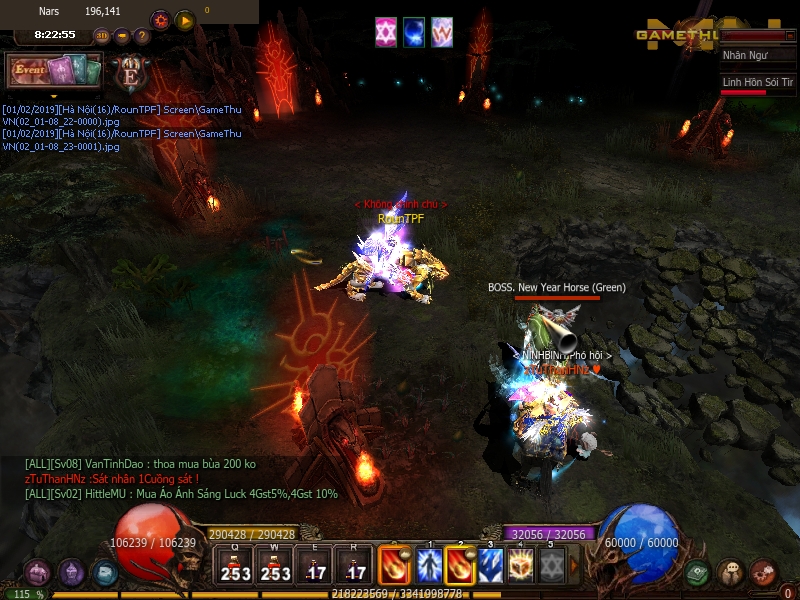Image resolution: width=800 pixels, height=600 pixels.
Task: Open the chat bubble social icon
Action: click(731, 572)
